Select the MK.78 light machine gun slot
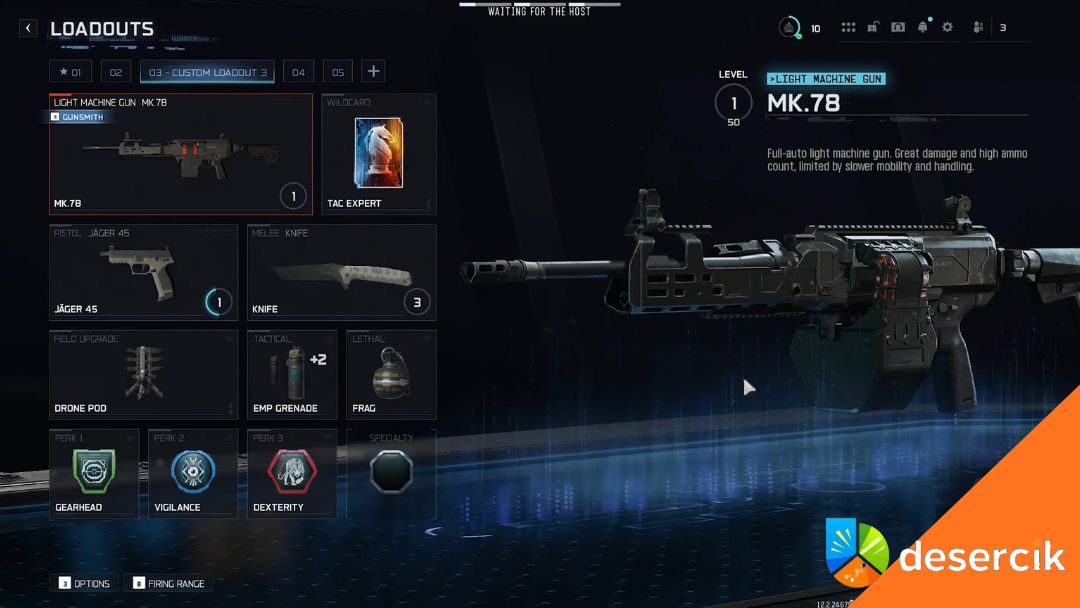Viewport: 1080px width, 608px height. [x=181, y=154]
